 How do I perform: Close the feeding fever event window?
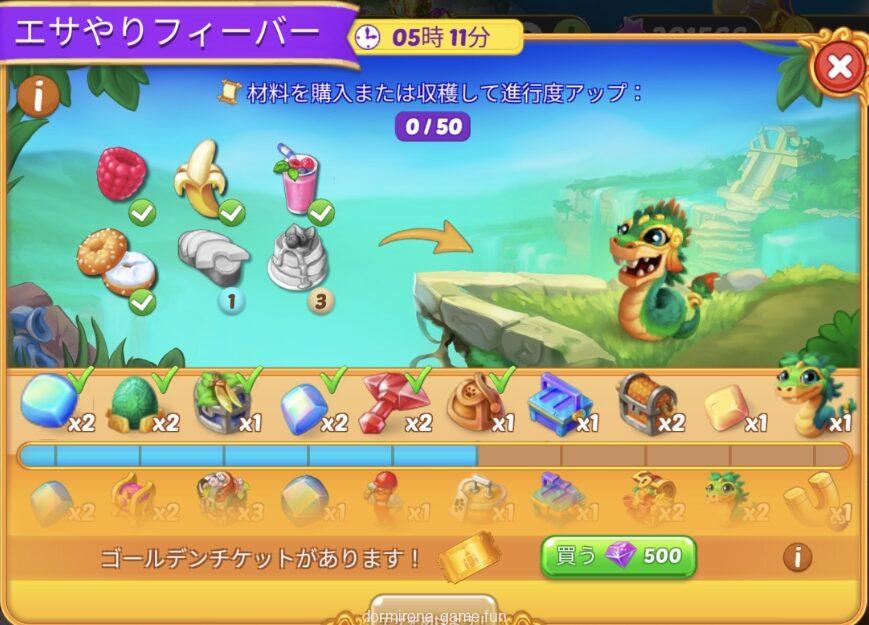[x=839, y=67]
